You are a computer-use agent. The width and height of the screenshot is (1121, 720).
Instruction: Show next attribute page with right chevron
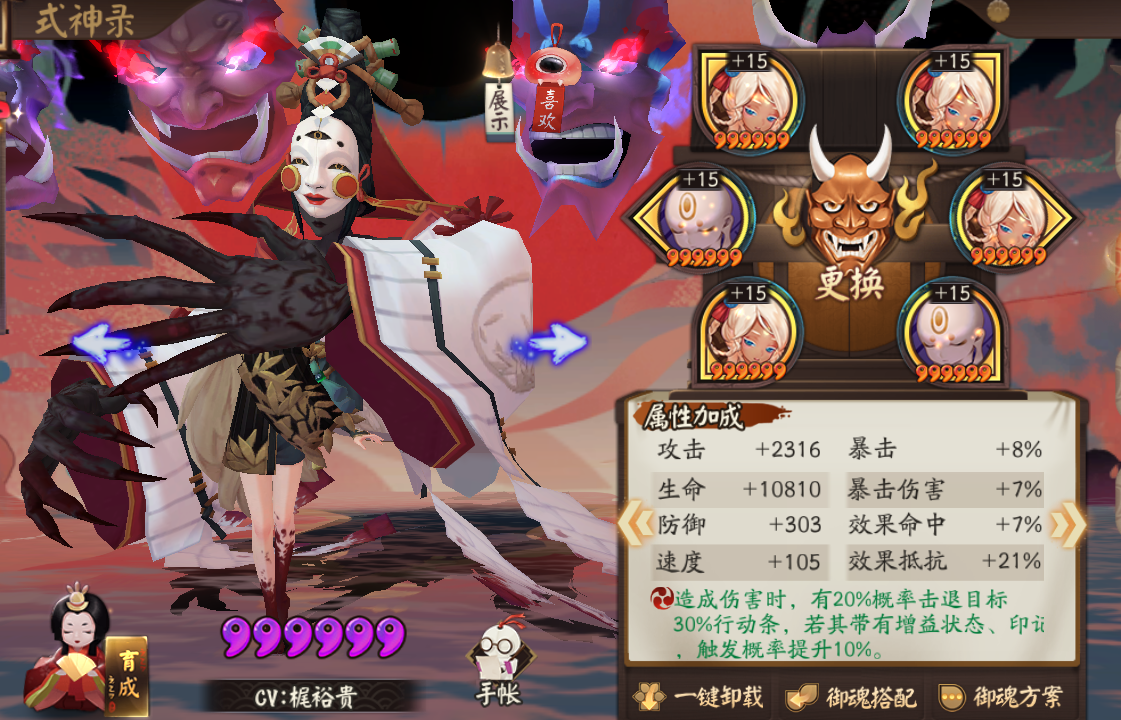[x=1066, y=523]
